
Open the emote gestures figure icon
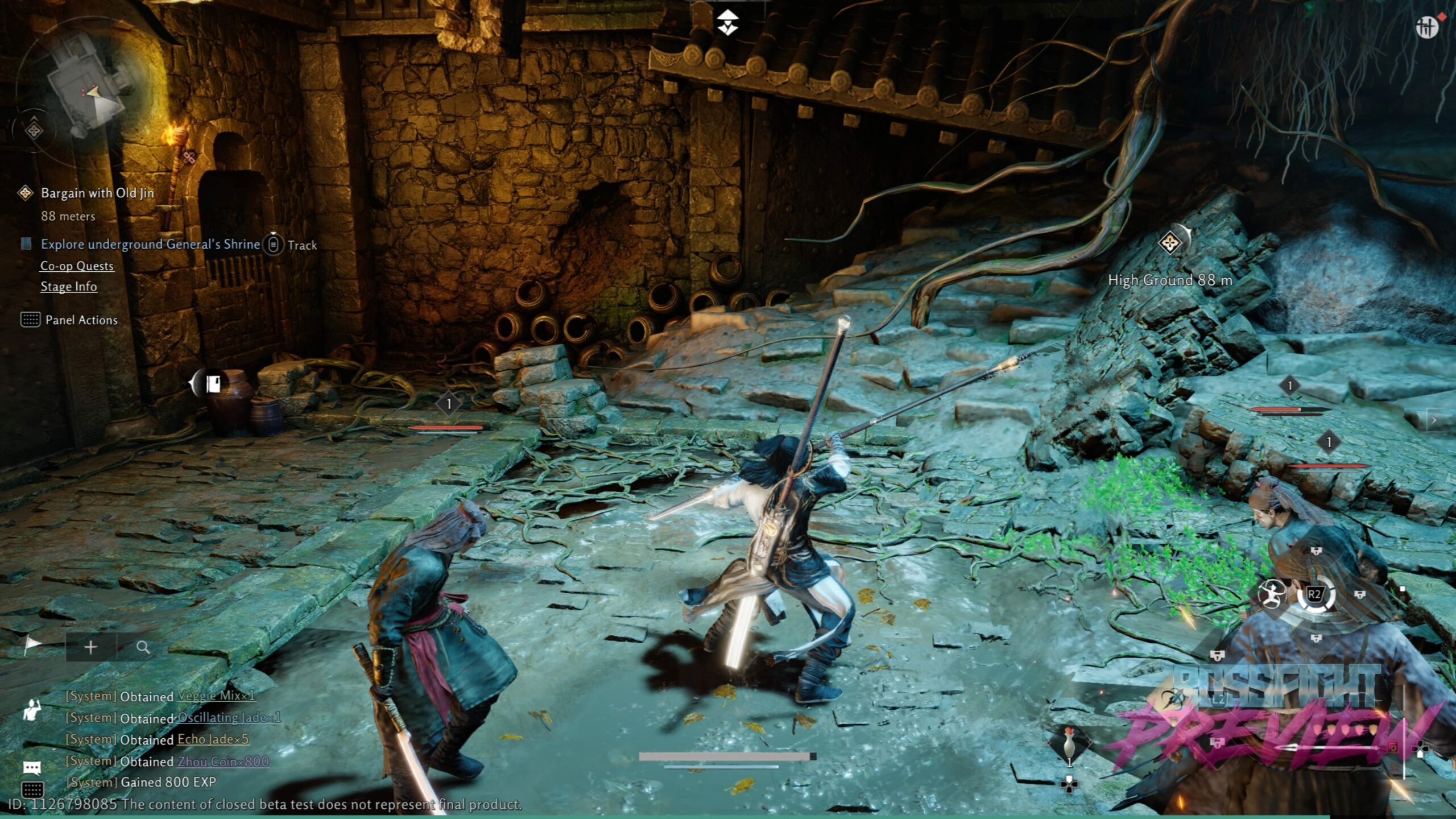(x=32, y=709)
